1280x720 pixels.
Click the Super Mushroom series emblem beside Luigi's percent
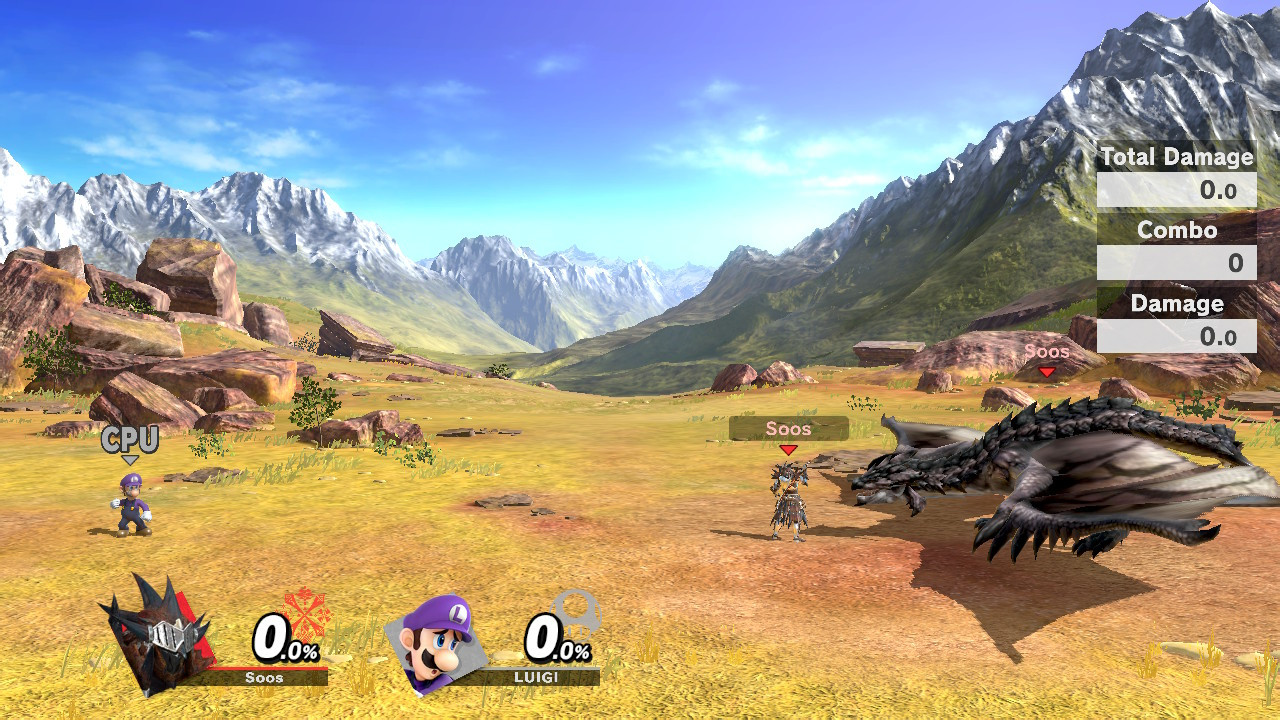coord(578,614)
